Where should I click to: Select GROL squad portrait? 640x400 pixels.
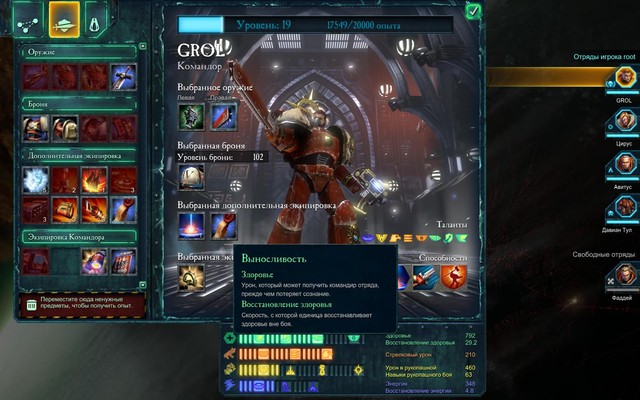[x=624, y=82]
